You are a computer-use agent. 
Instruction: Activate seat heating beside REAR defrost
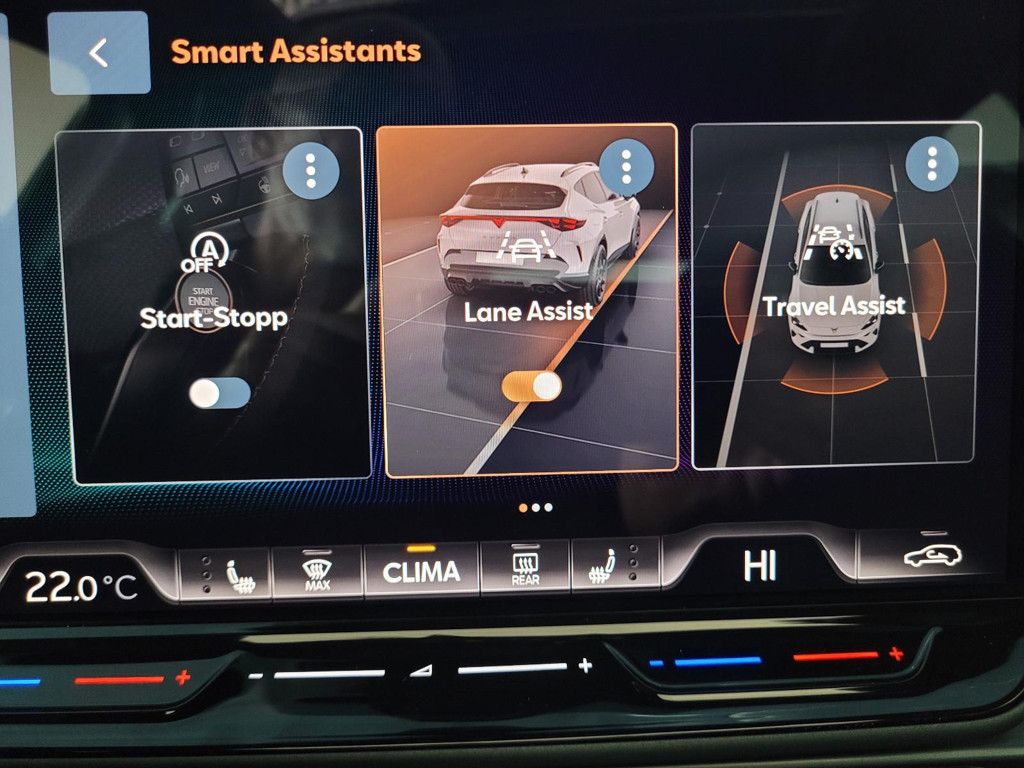[x=606, y=569]
